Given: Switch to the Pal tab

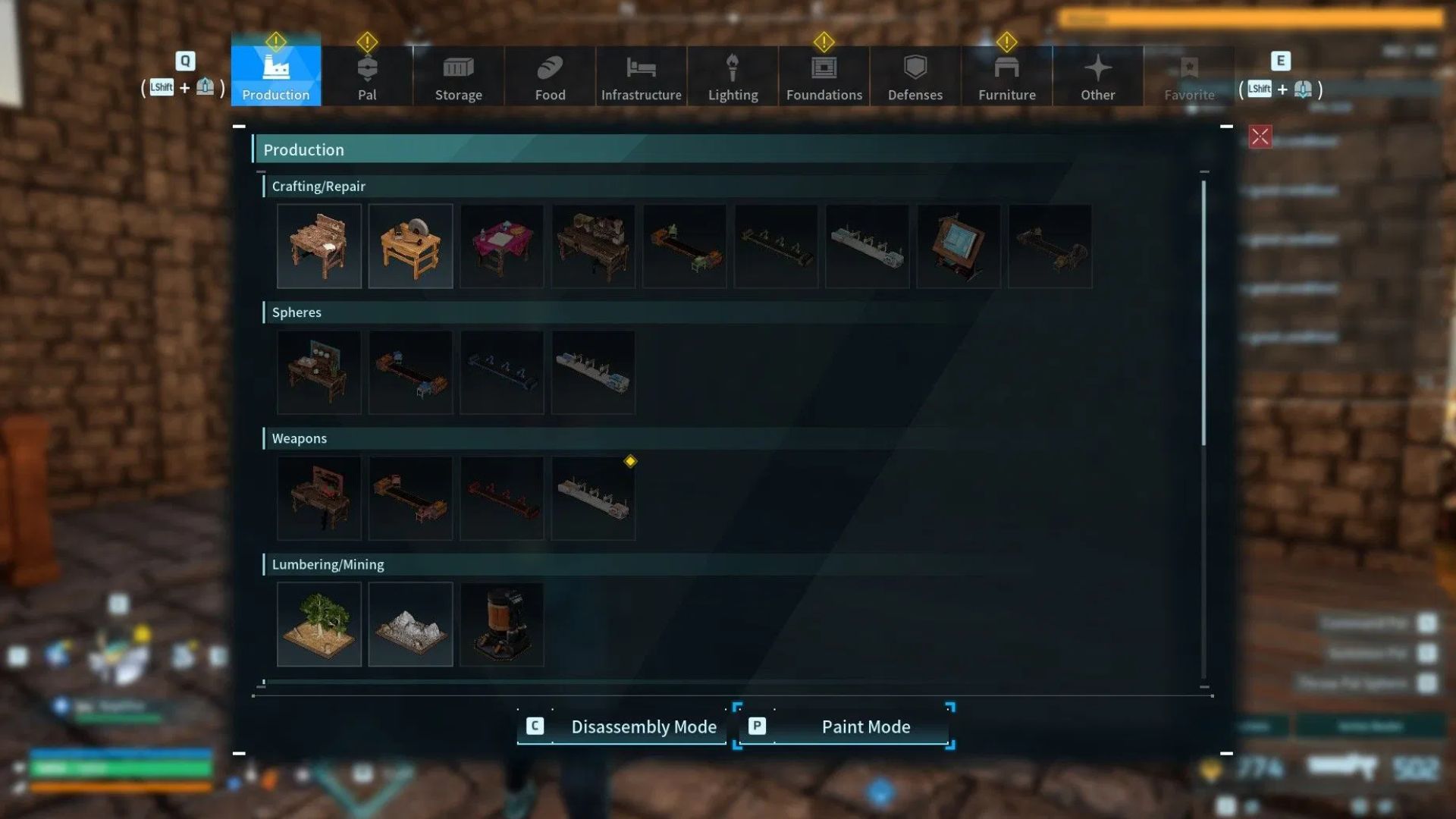Looking at the screenshot, I should [x=367, y=76].
